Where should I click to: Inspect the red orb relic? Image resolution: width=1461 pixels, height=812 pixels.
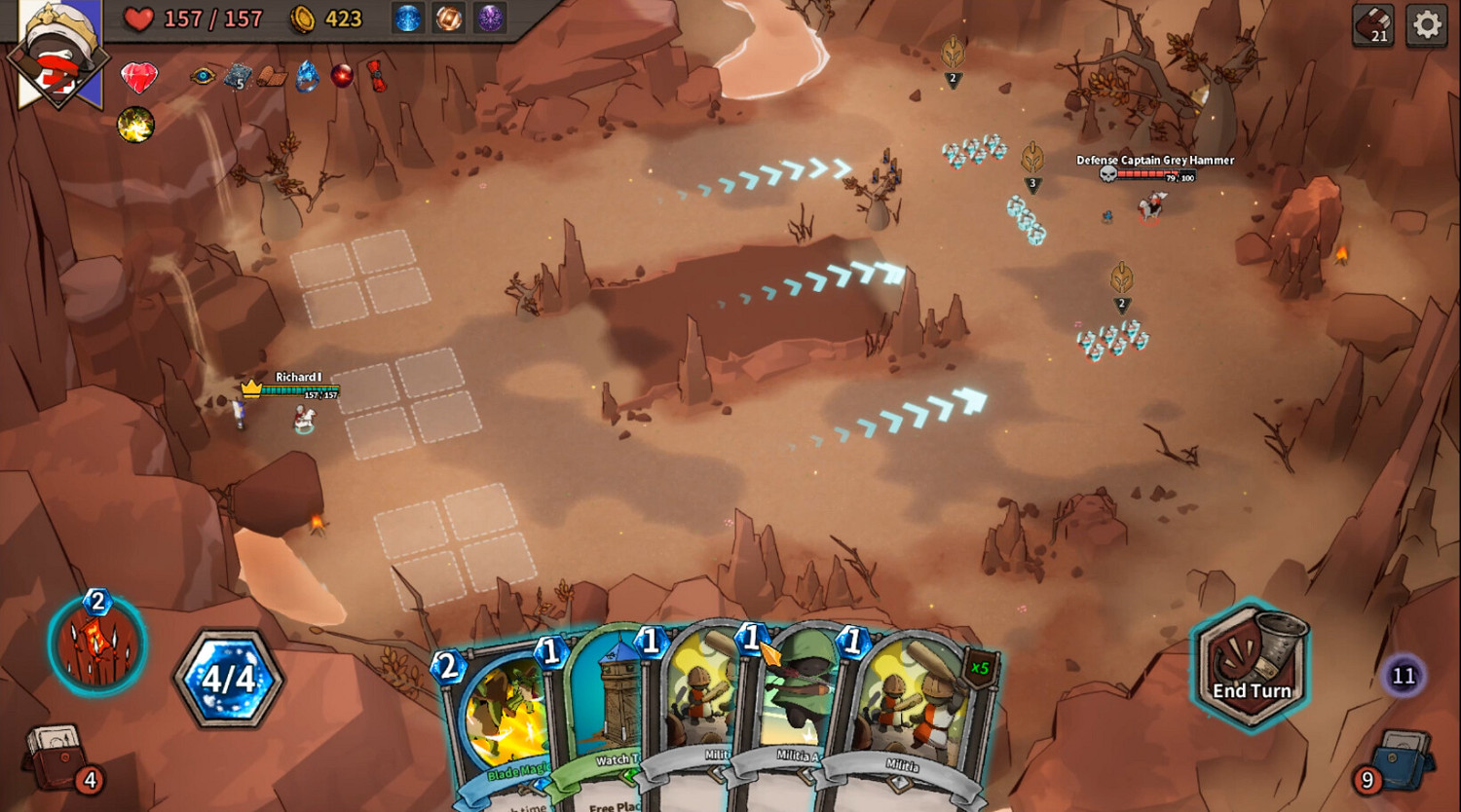(x=342, y=75)
